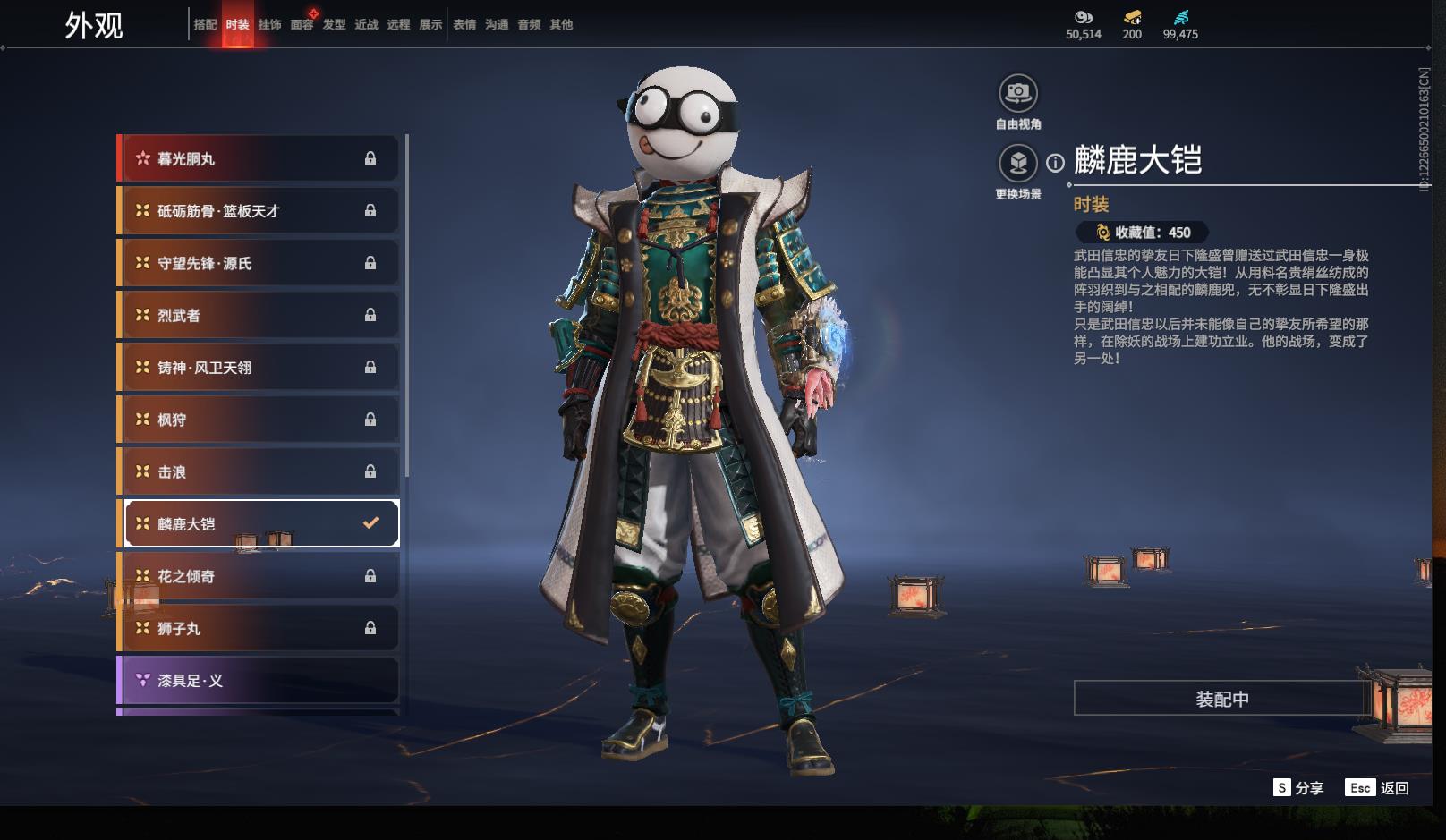The image size is (1446, 840).
Task: Go to the 表情 emotes tab
Action: [x=464, y=25]
